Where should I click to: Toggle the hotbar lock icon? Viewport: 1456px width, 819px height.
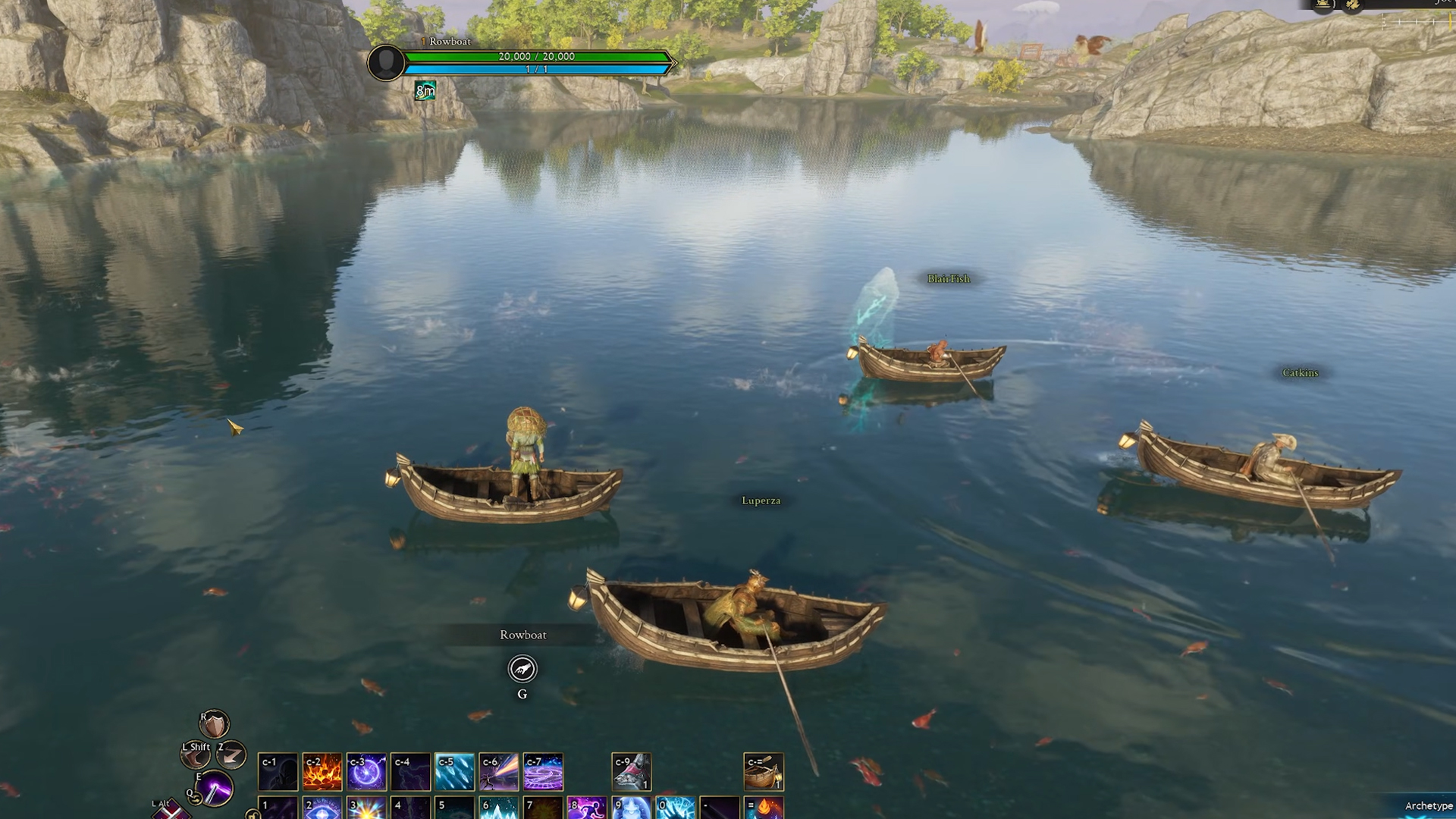[253, 814]
